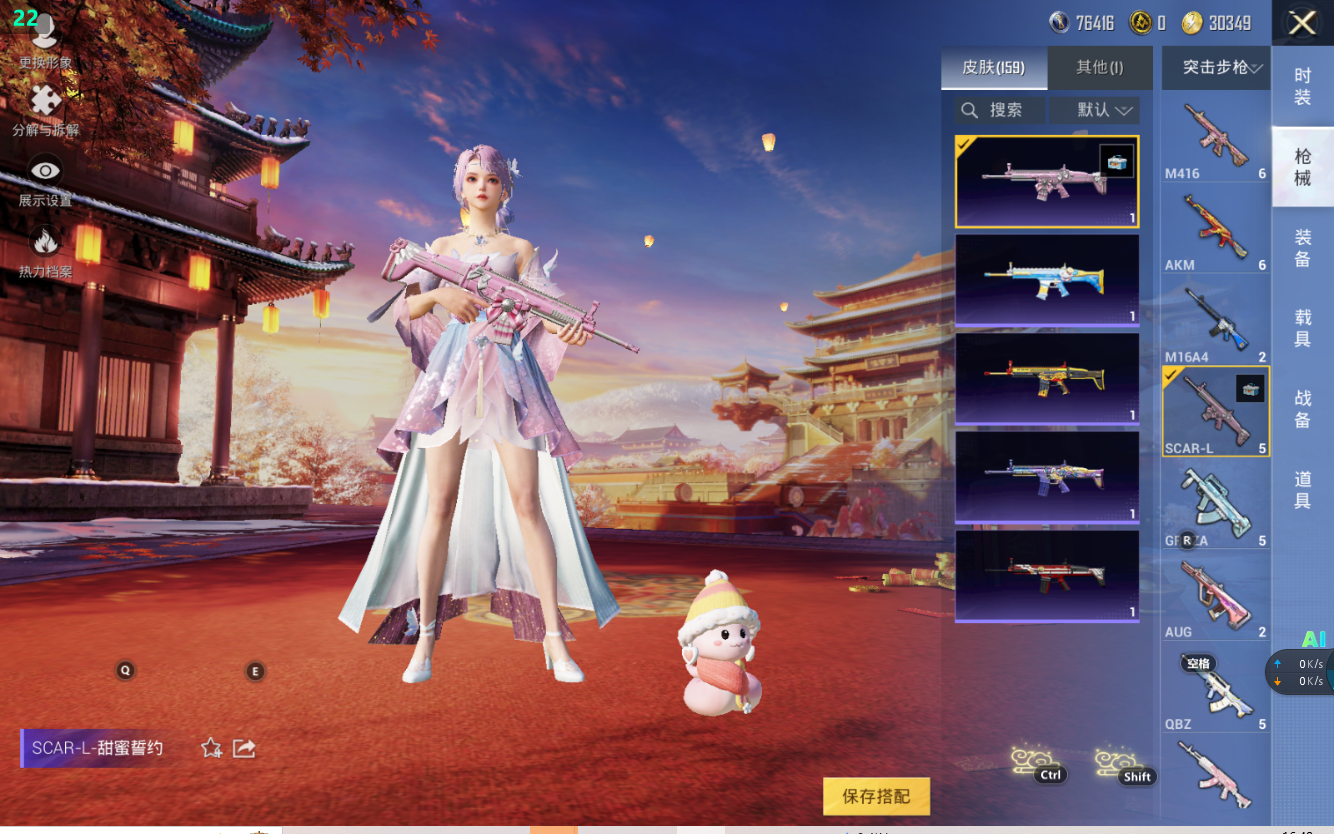Choose the QBZ weapon entry
The image size is (1334, 834).
coord(1215,690)
